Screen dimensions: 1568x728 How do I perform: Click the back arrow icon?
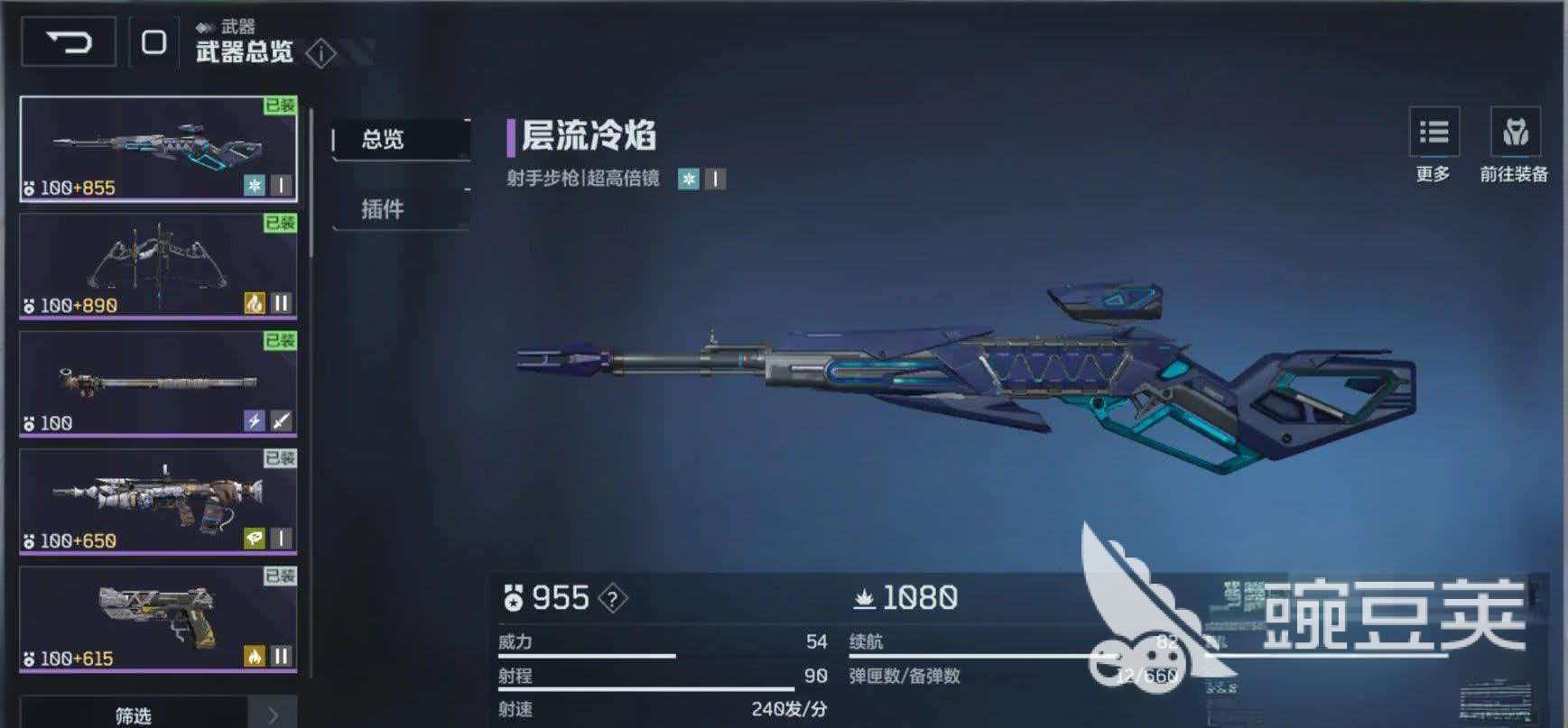[x=69, y=42]
